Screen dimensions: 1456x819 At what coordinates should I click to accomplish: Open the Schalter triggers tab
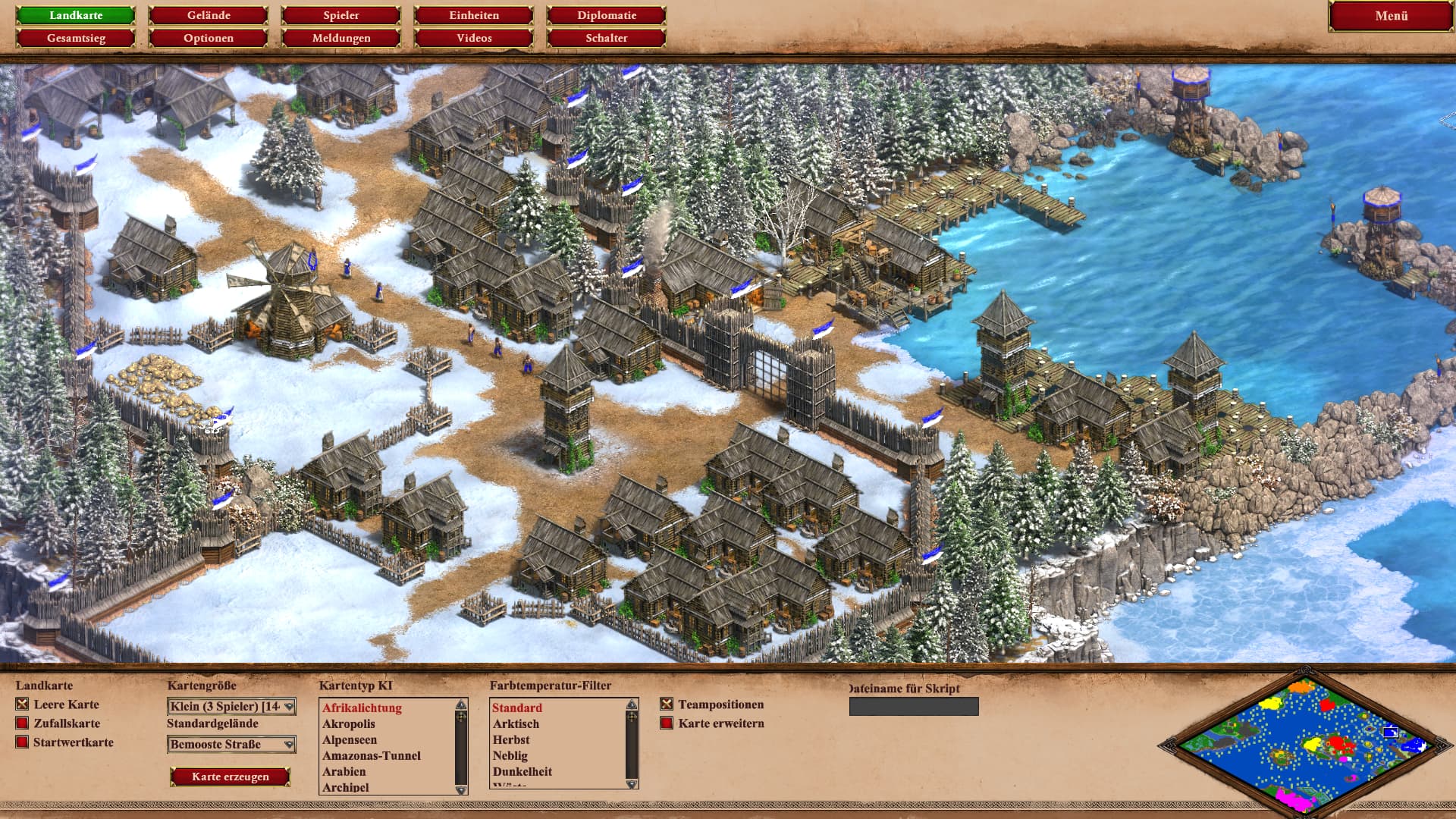coord(607,38)
